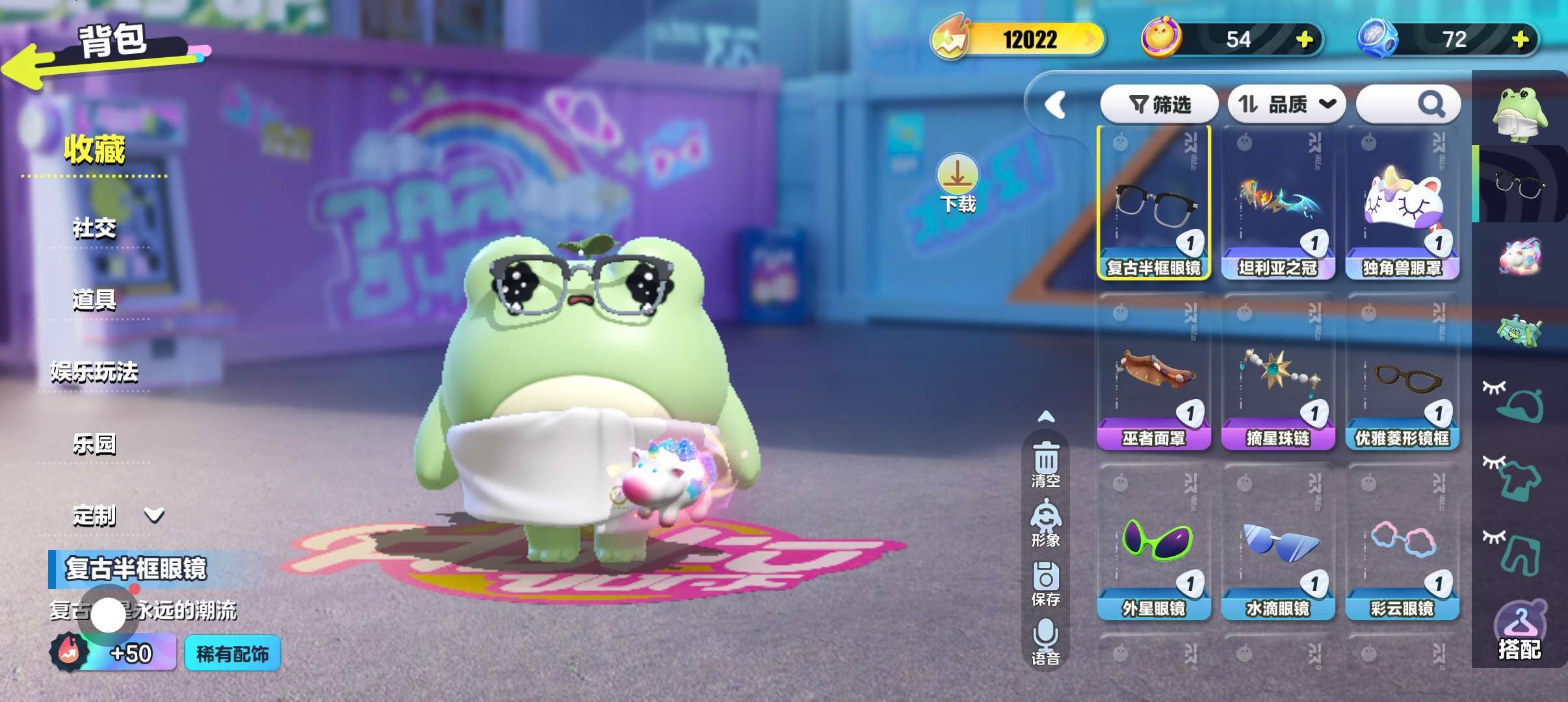Viewport: 1568px width, 702px height.
Task: Pick the 巫者面罩 item
Action: [1154, 373]
